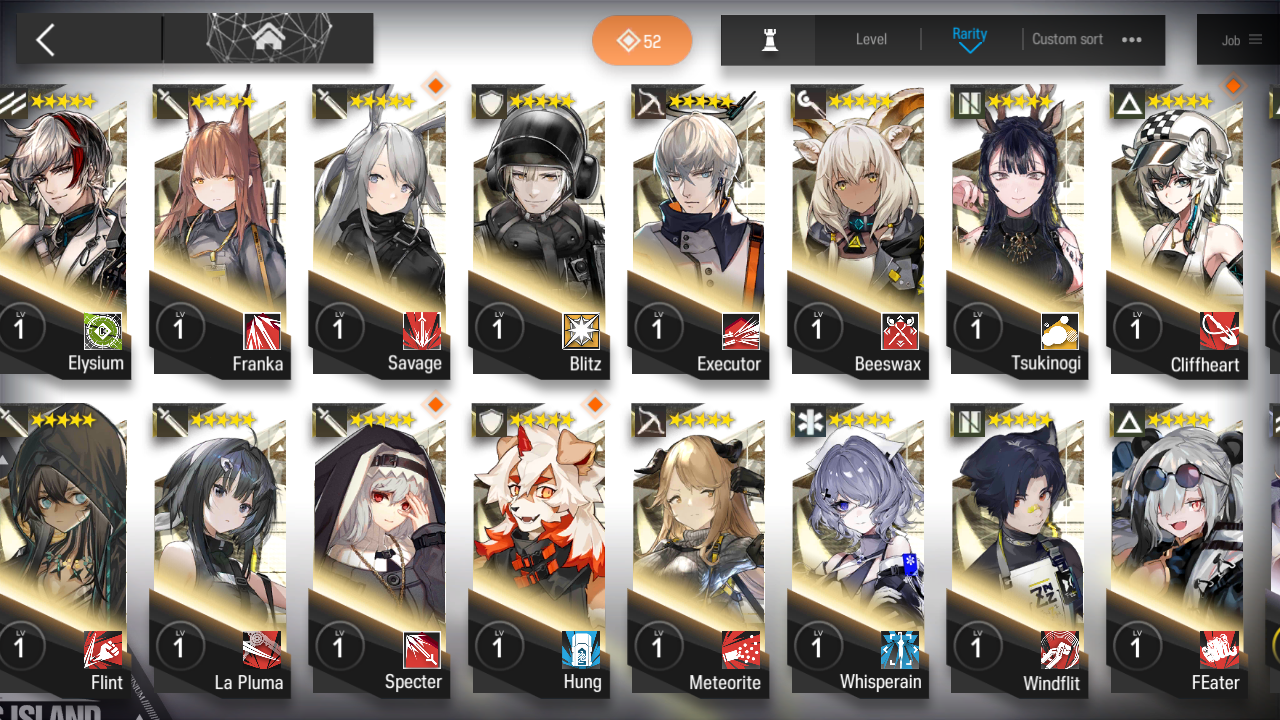Open the more options (...) menu
The image size is (1280, 720).
click(1131, 39)
